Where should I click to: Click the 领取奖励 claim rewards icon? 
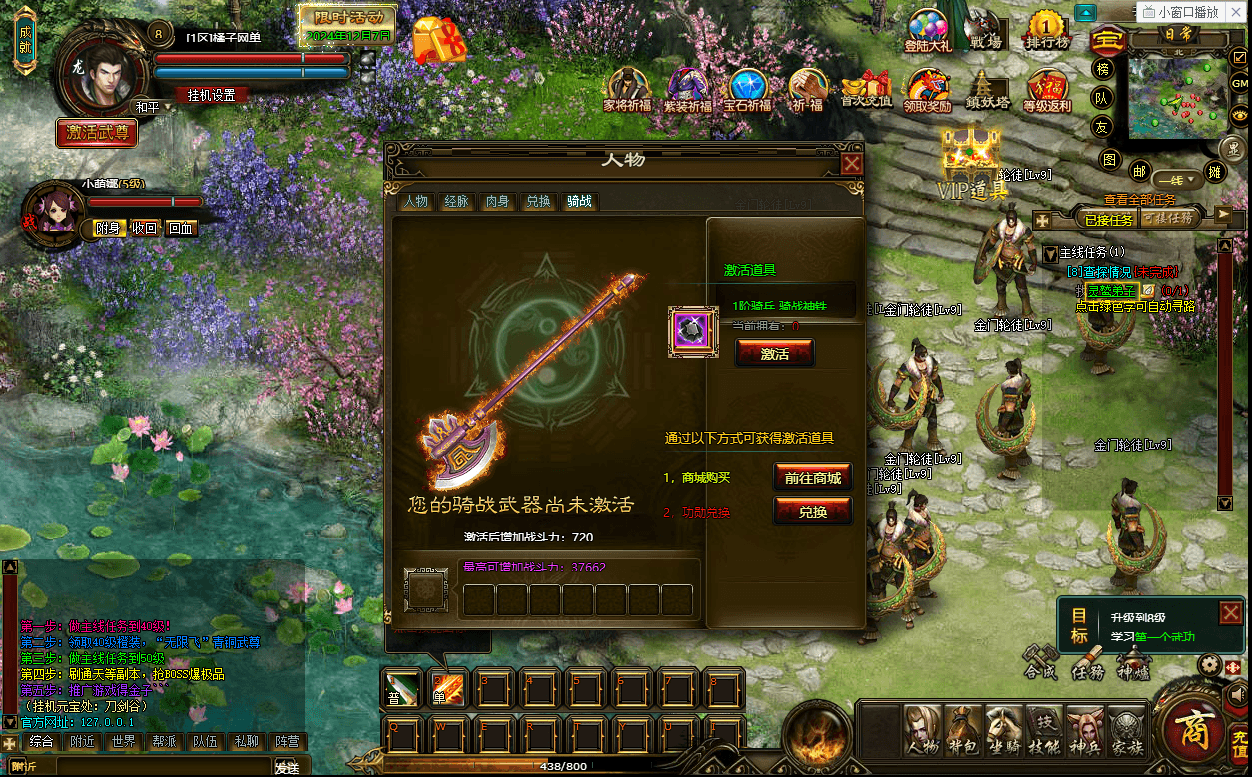927,90
